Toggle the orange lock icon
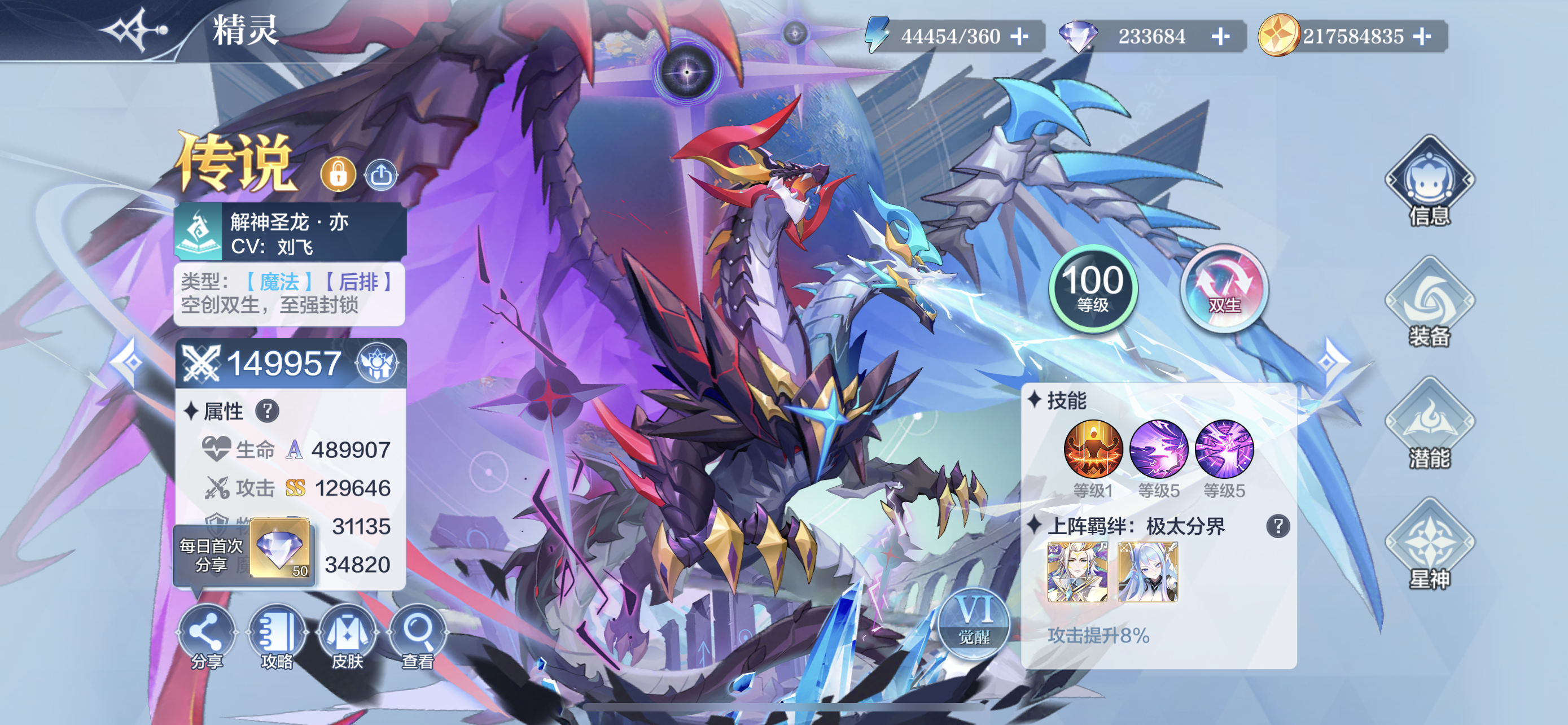Image resolution: width=1568 pixels, height=725 pixels. pos(338,174)
